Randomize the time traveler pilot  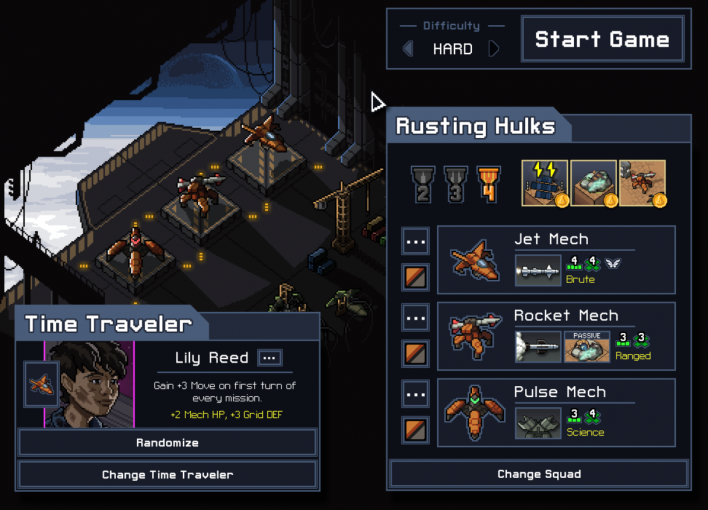(168, 442)
